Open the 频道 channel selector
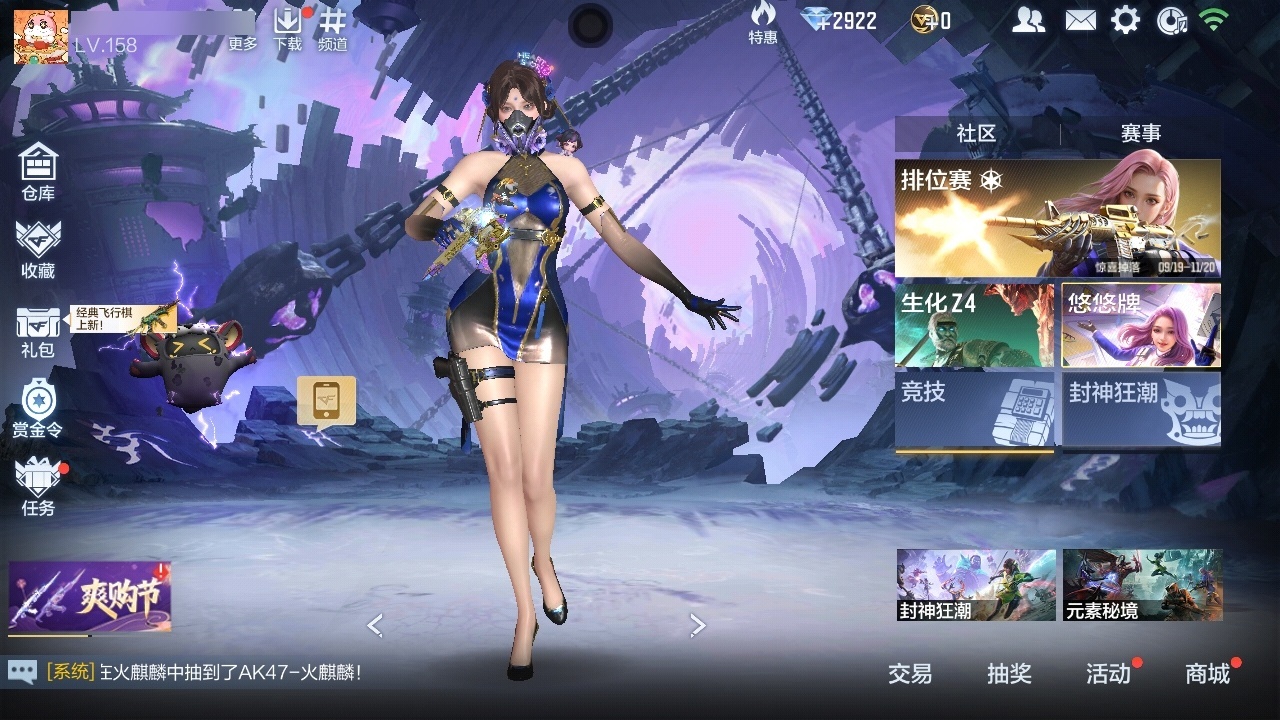Image resolution: width=1280 pixels, height=720 pixels. coord(333,28)
